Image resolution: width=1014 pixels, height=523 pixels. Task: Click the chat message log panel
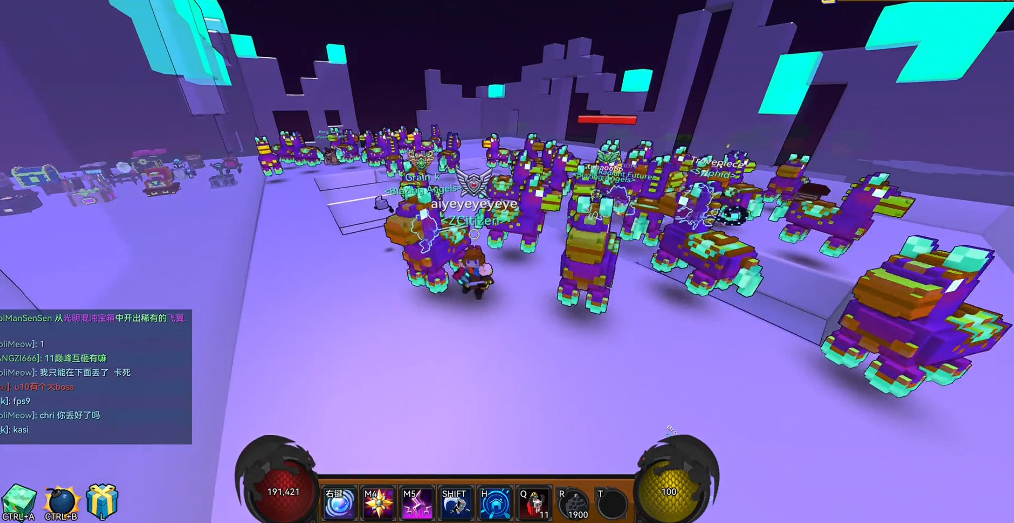[x=95, y=375]
